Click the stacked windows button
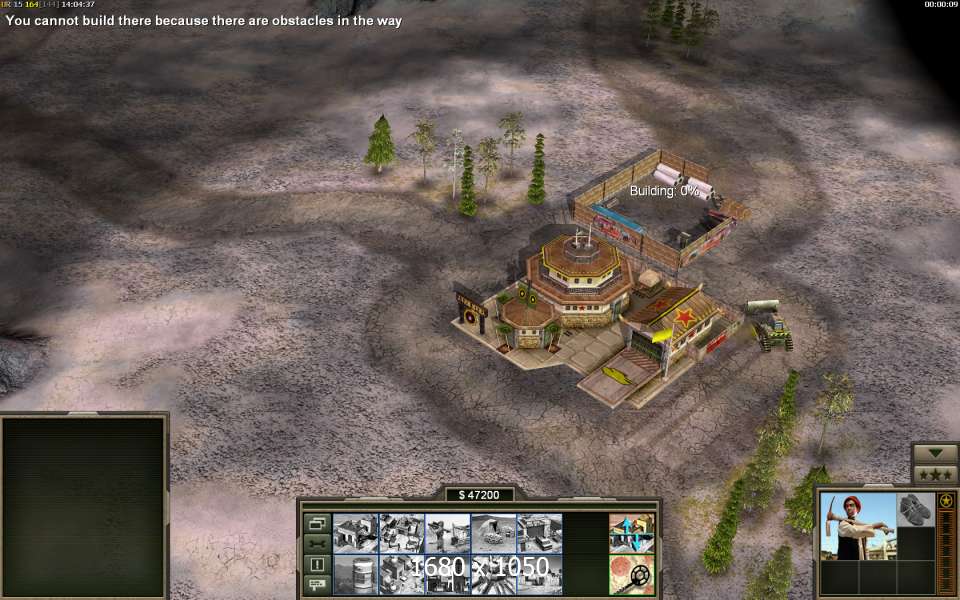 click(317, 523)
